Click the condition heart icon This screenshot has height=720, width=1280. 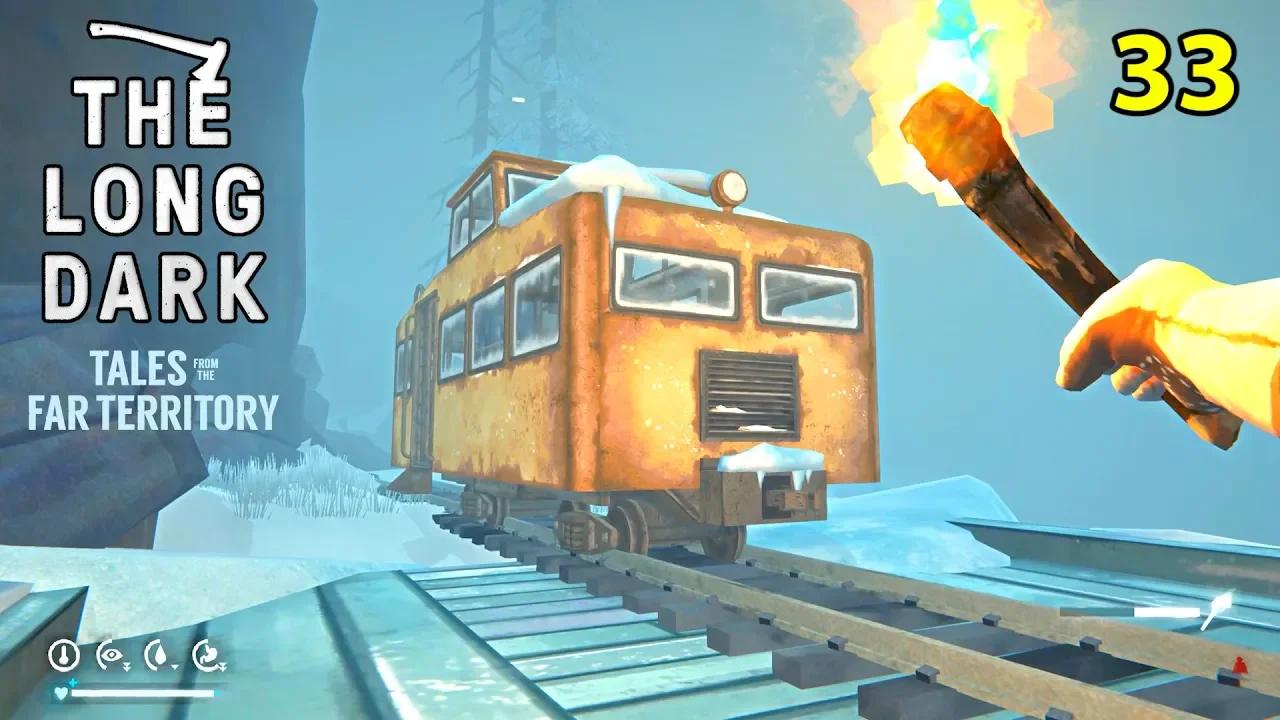tap(60, 692)
